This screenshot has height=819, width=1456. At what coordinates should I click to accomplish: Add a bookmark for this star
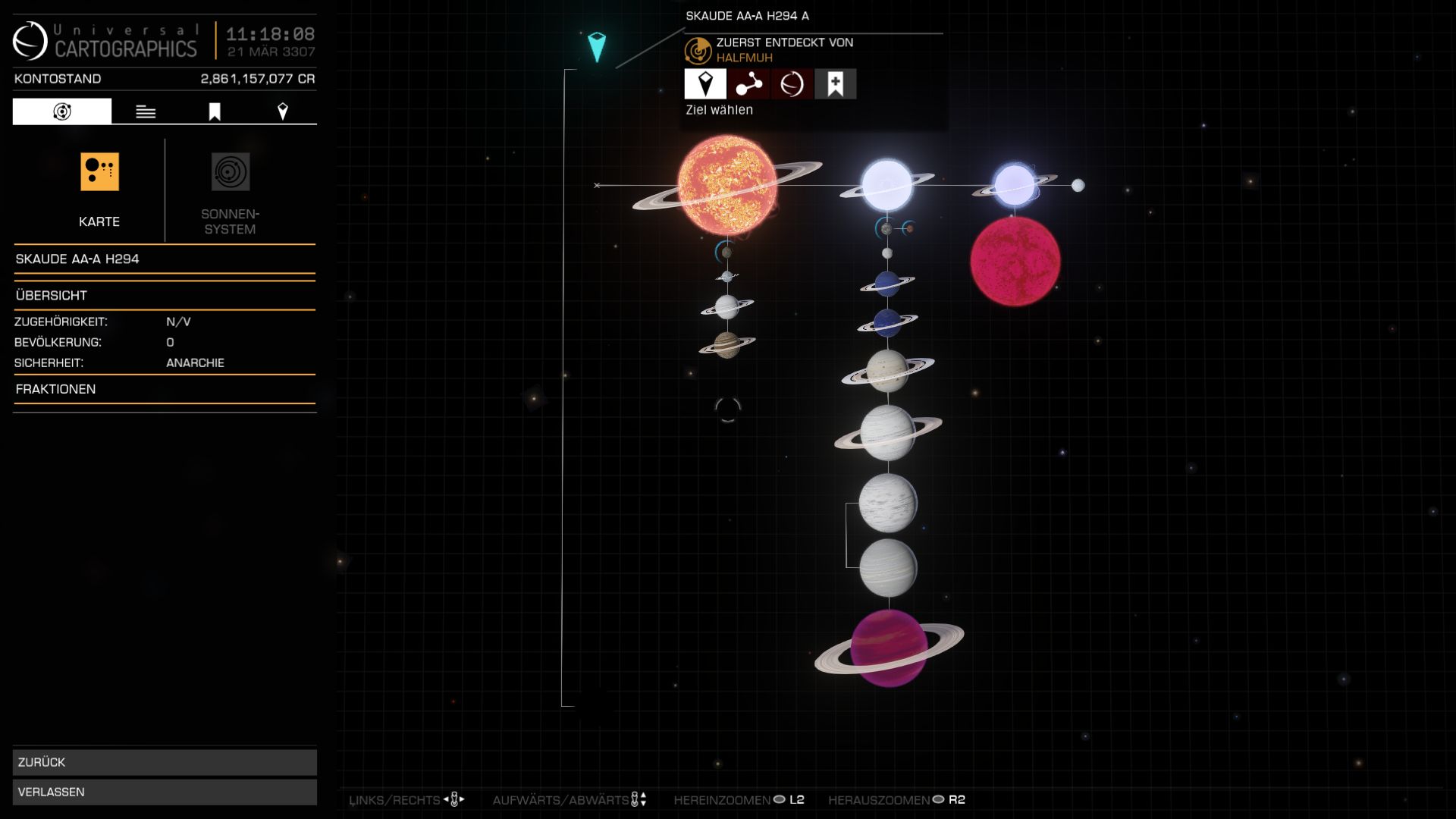tap(835, 84)
